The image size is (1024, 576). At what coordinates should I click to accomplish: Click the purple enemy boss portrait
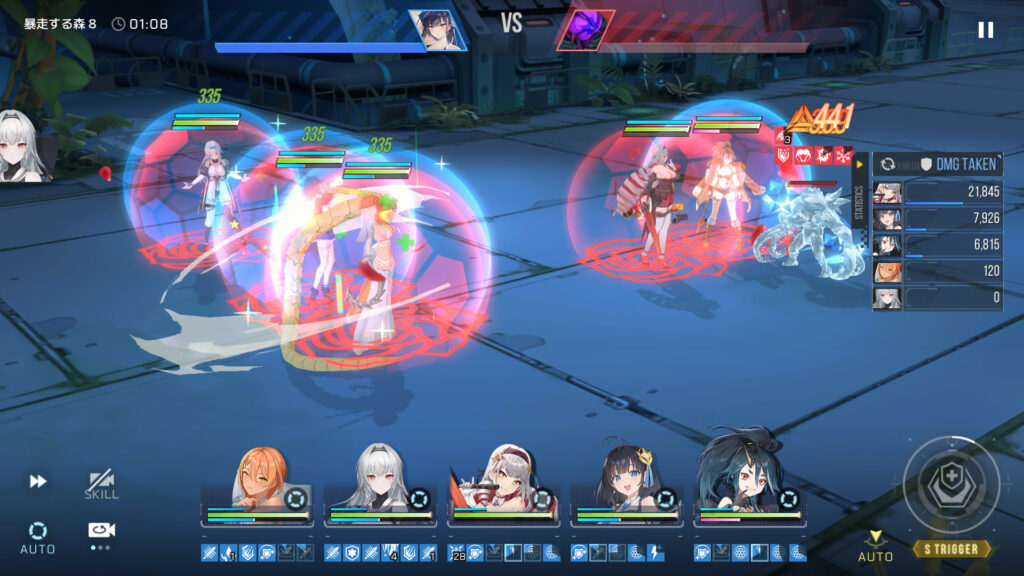click(584, 31)
